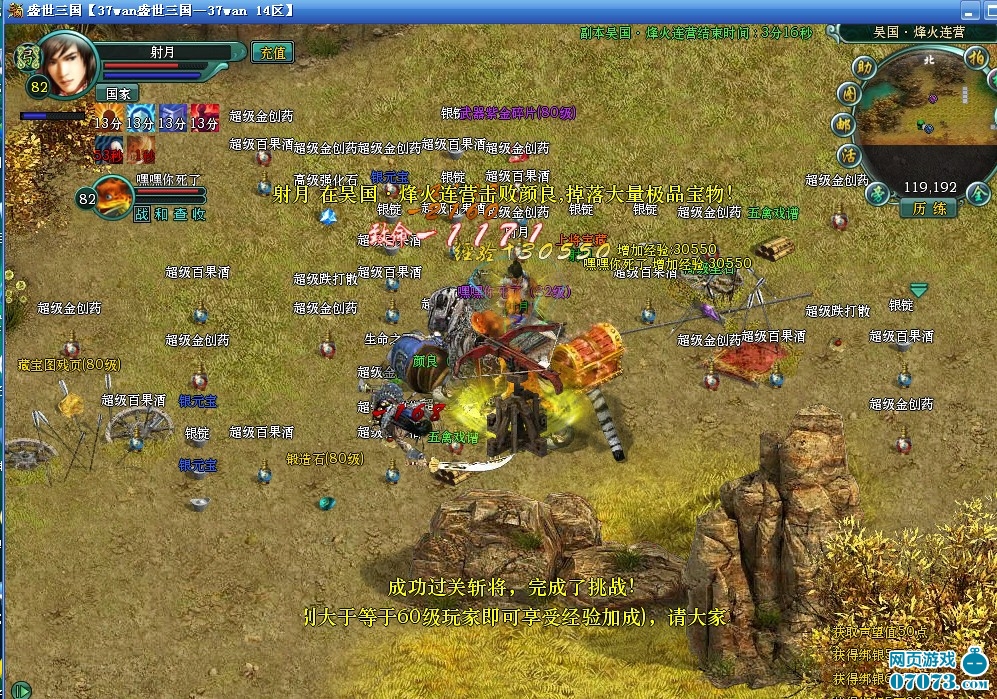
Task: Click the 全 button below the minimap
Action: 979,194
